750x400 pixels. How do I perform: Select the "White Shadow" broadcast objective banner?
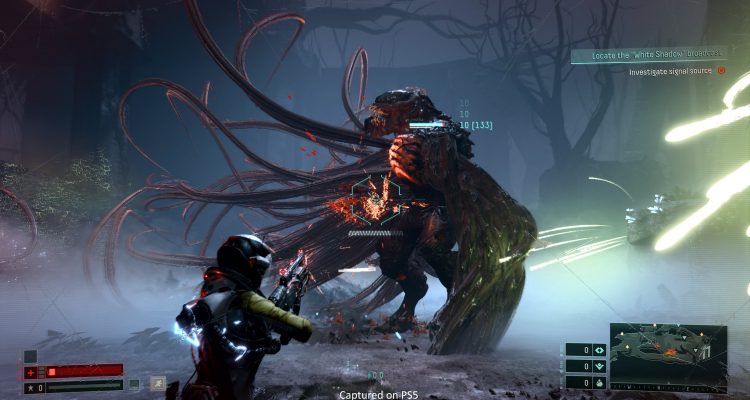[655, 56]
